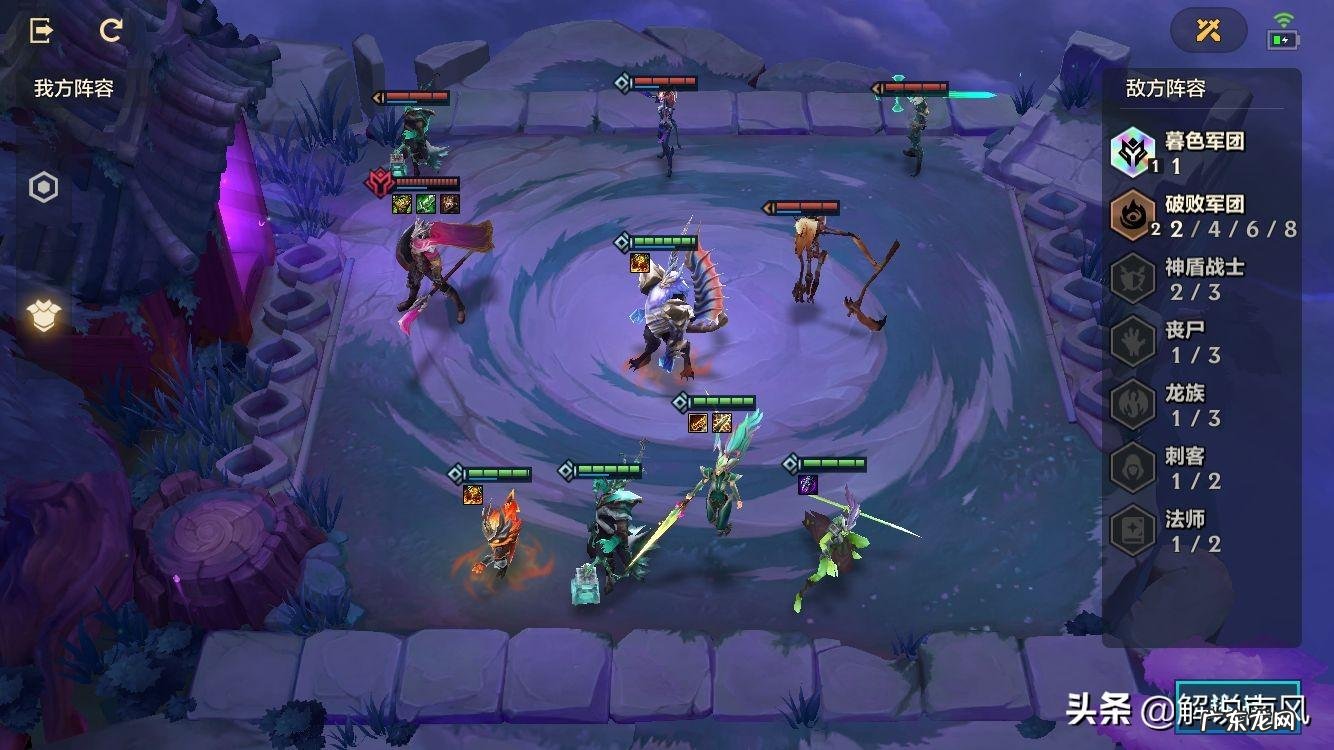Show the 法师 trait details
Viewport: 1334px width, 750px height.
[1200, 531]
